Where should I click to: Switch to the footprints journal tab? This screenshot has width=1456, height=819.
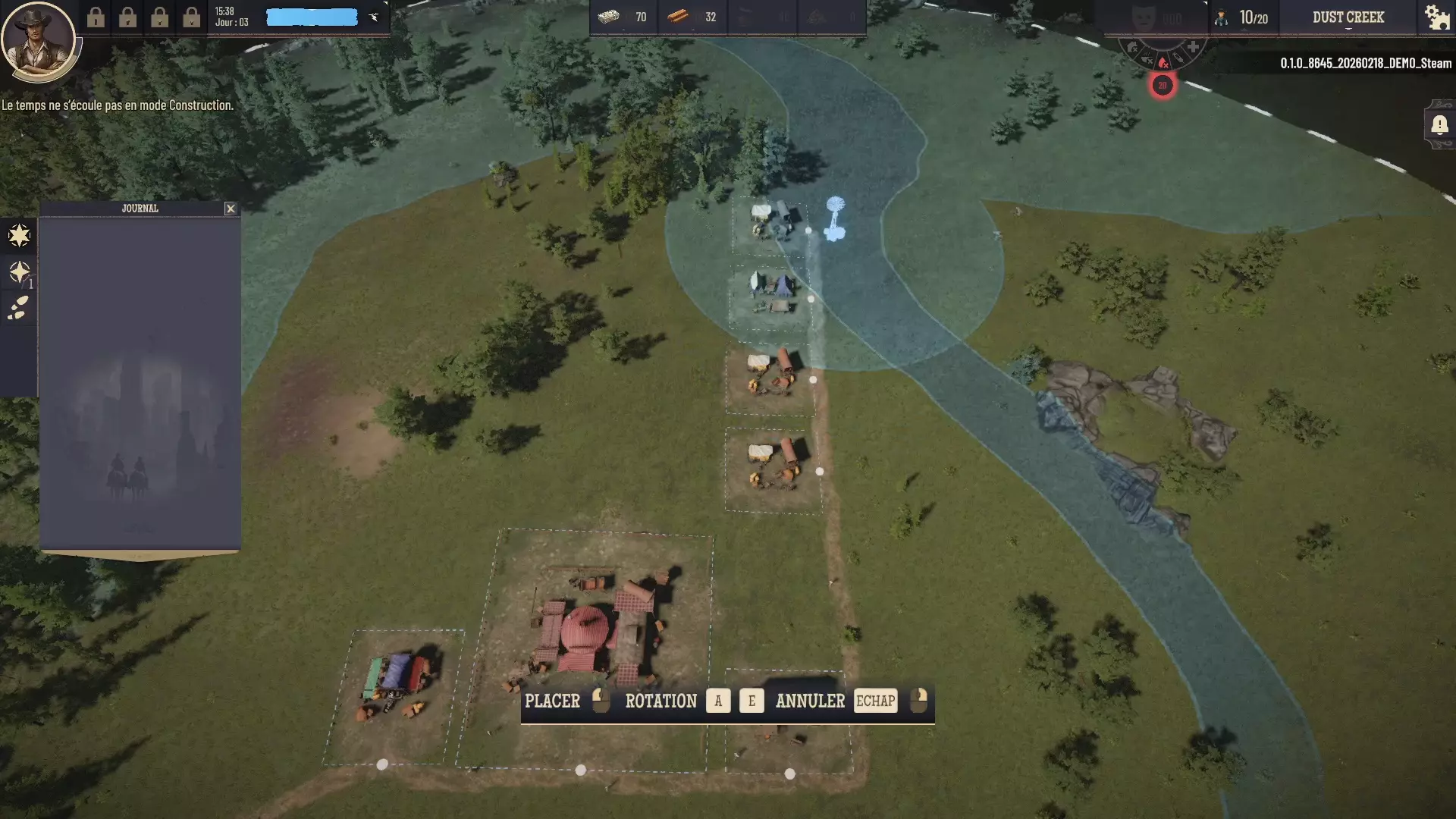tap(19, 308)
